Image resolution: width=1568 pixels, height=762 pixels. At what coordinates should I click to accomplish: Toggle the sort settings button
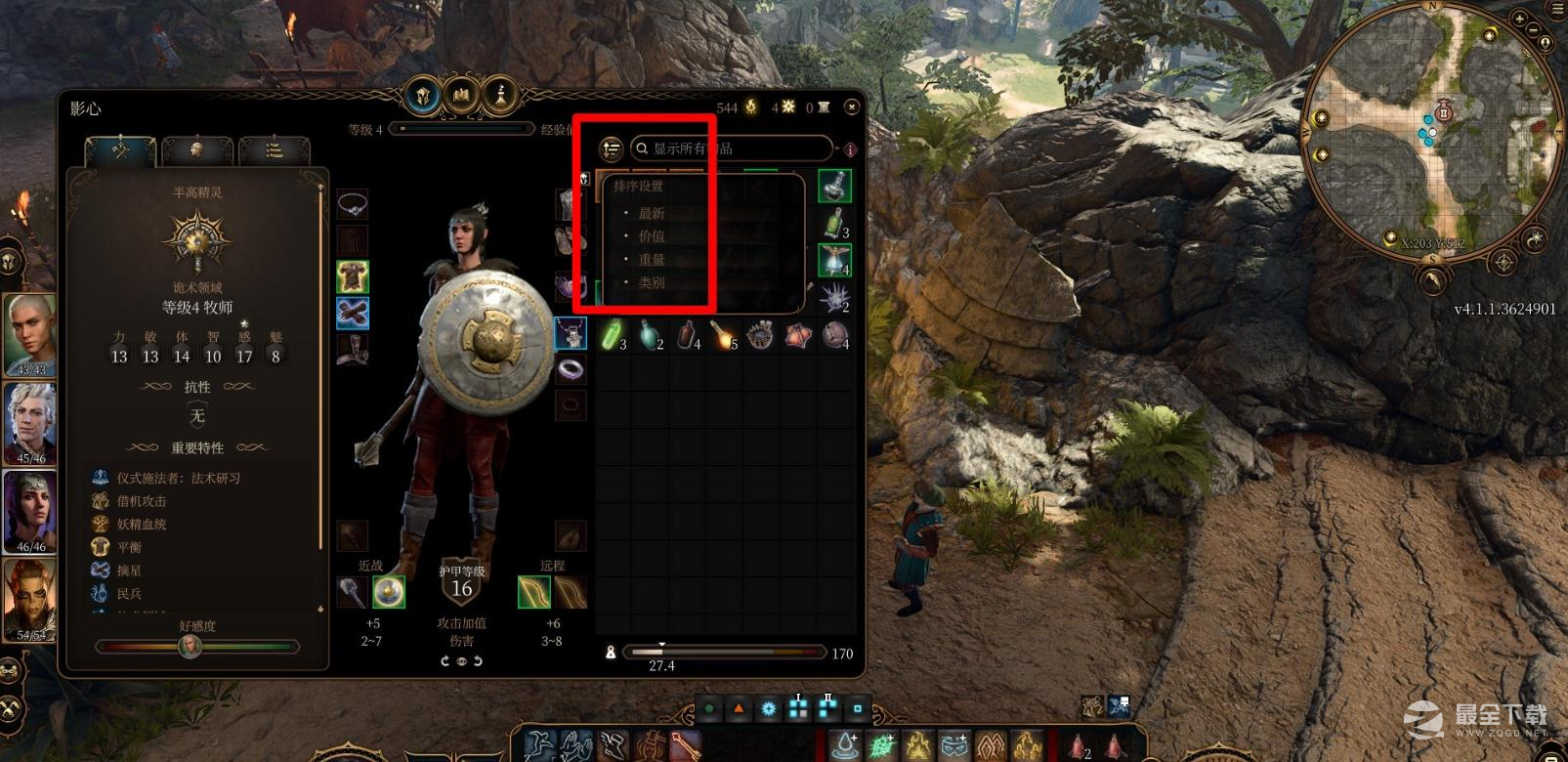[612, 148]
